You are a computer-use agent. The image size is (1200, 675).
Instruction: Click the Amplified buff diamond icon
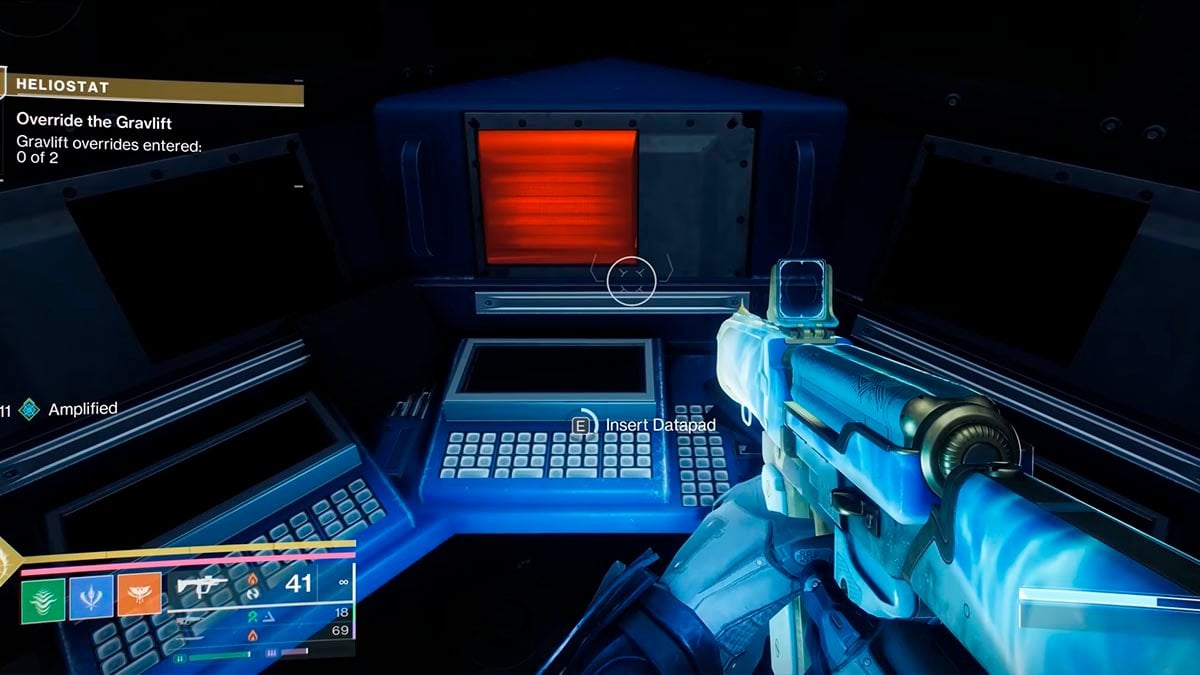(x=29, y=409)
